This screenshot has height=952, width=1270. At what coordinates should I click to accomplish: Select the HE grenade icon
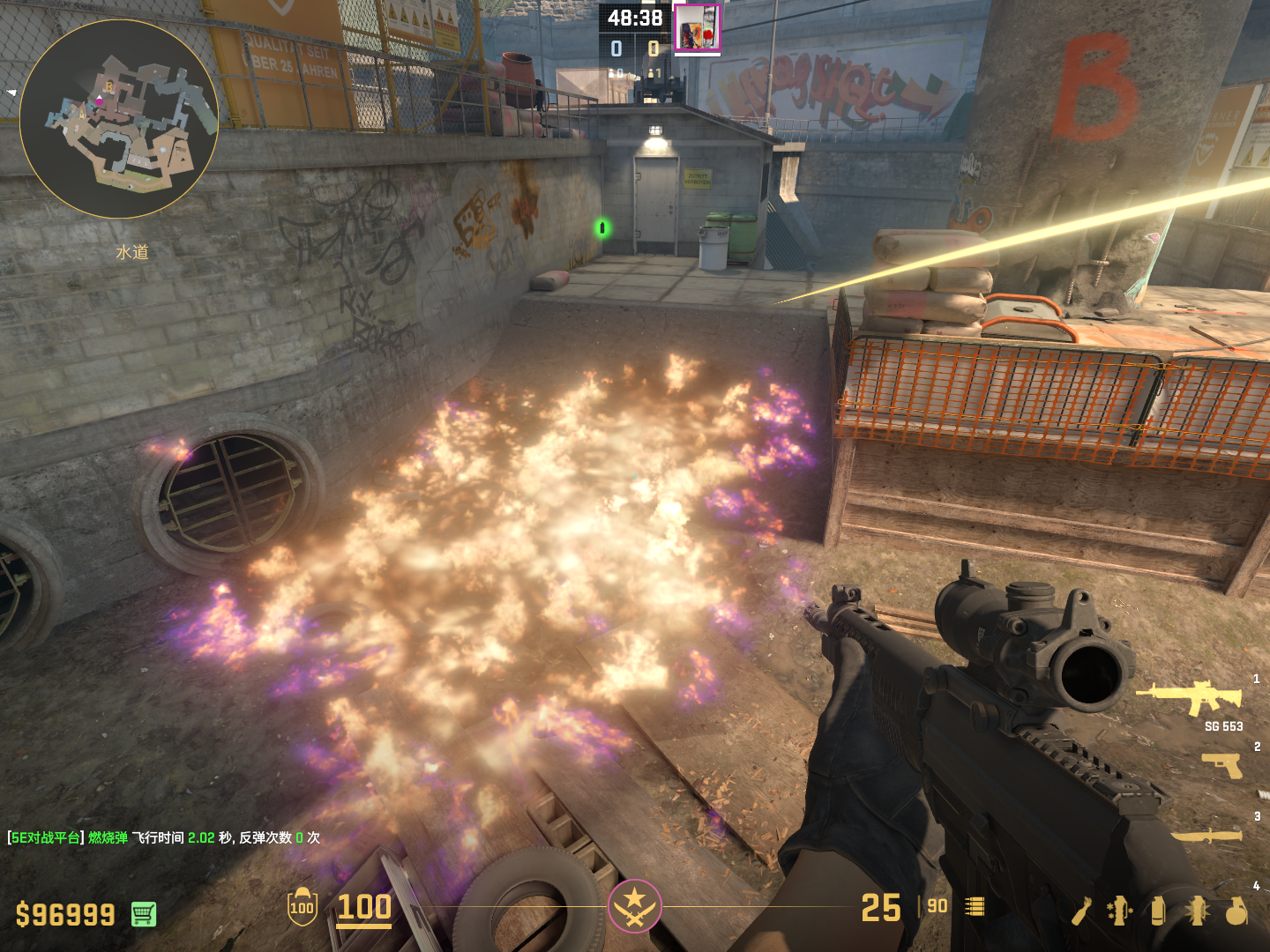click(1236, 911)
